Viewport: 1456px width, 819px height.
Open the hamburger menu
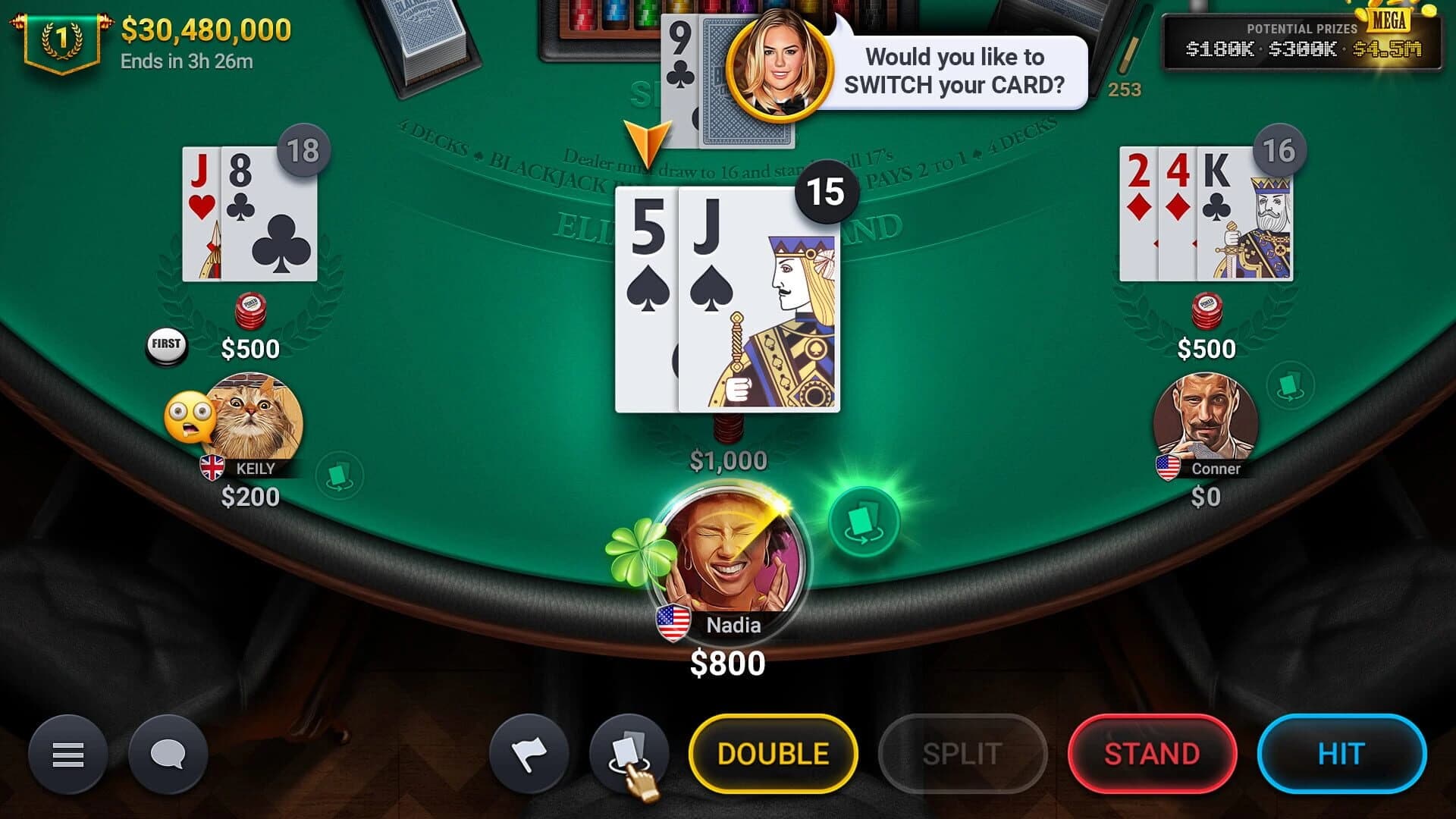click(67, 755)
